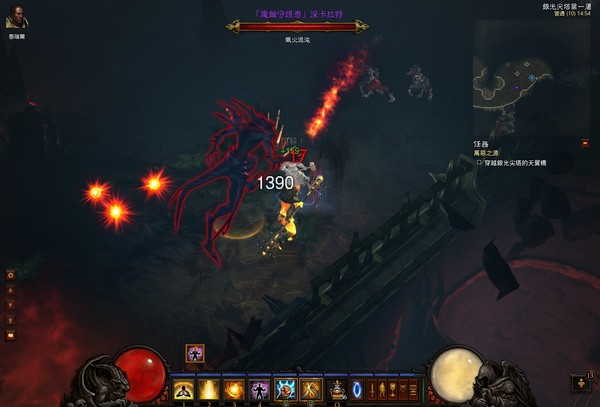Click the hero portrait in the corner
The image size is (600, 407).
[x=15, y=20]
